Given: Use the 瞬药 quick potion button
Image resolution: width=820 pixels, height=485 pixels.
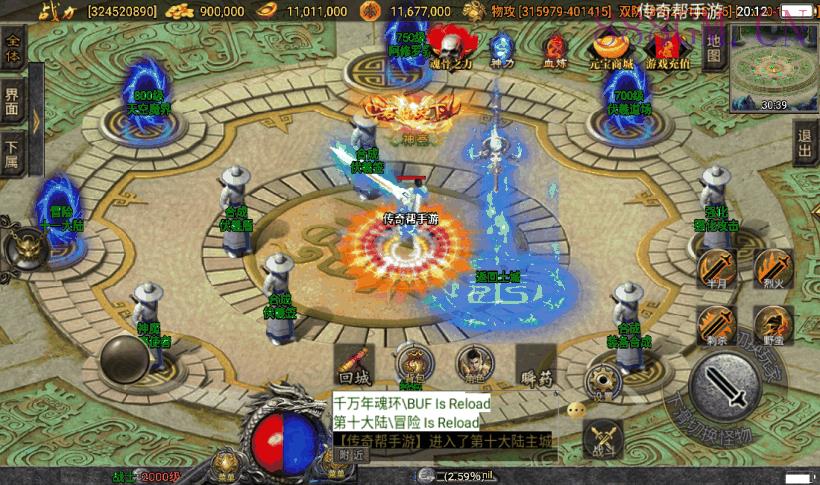Looking at the screenshot, I should pos(537,367).
